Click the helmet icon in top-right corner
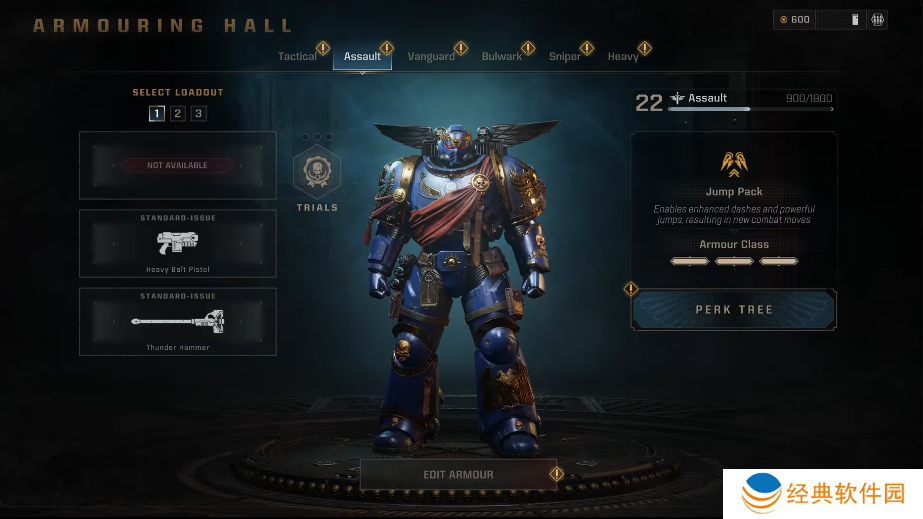The image size is (923, 519). click(877, 19)
